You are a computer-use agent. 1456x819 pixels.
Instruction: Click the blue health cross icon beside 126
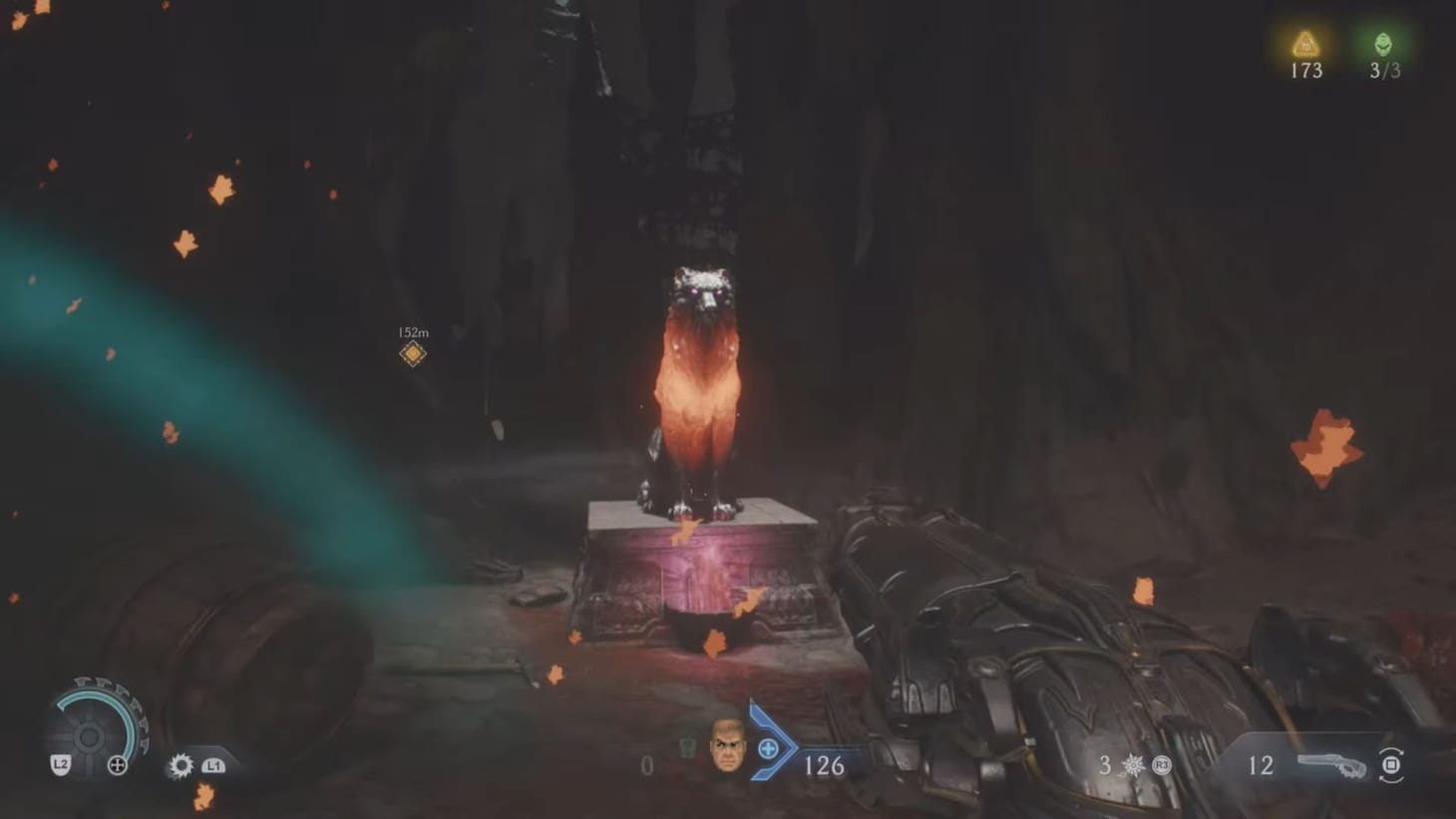point(767,747)
